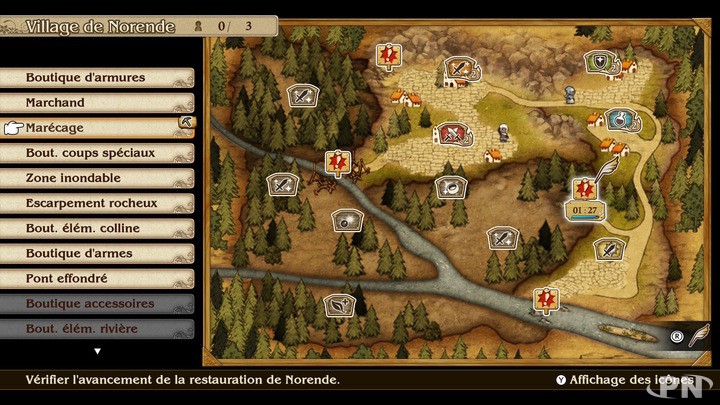Image resolution: width=720 pixels, height=405 pixels.
Task: Select the shield armor shop map marker
Action: click(x=600, y=62)
